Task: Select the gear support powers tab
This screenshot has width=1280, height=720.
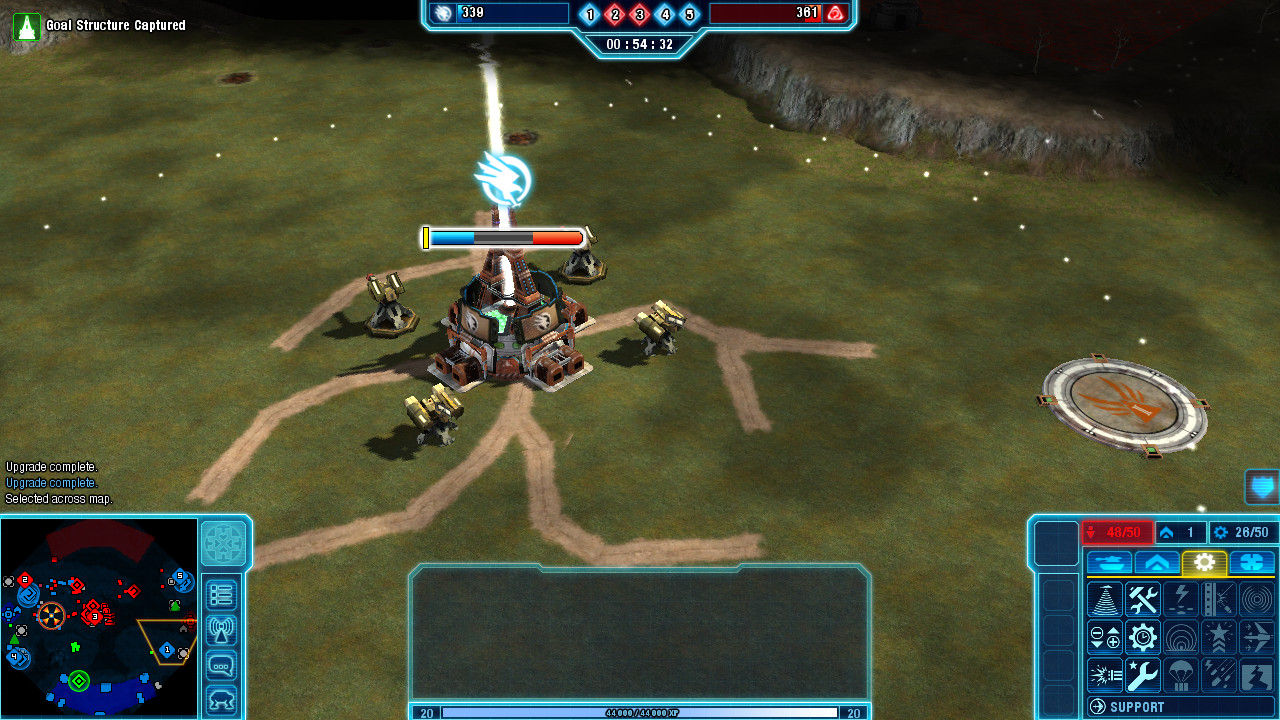Action: coord(1204,562)
